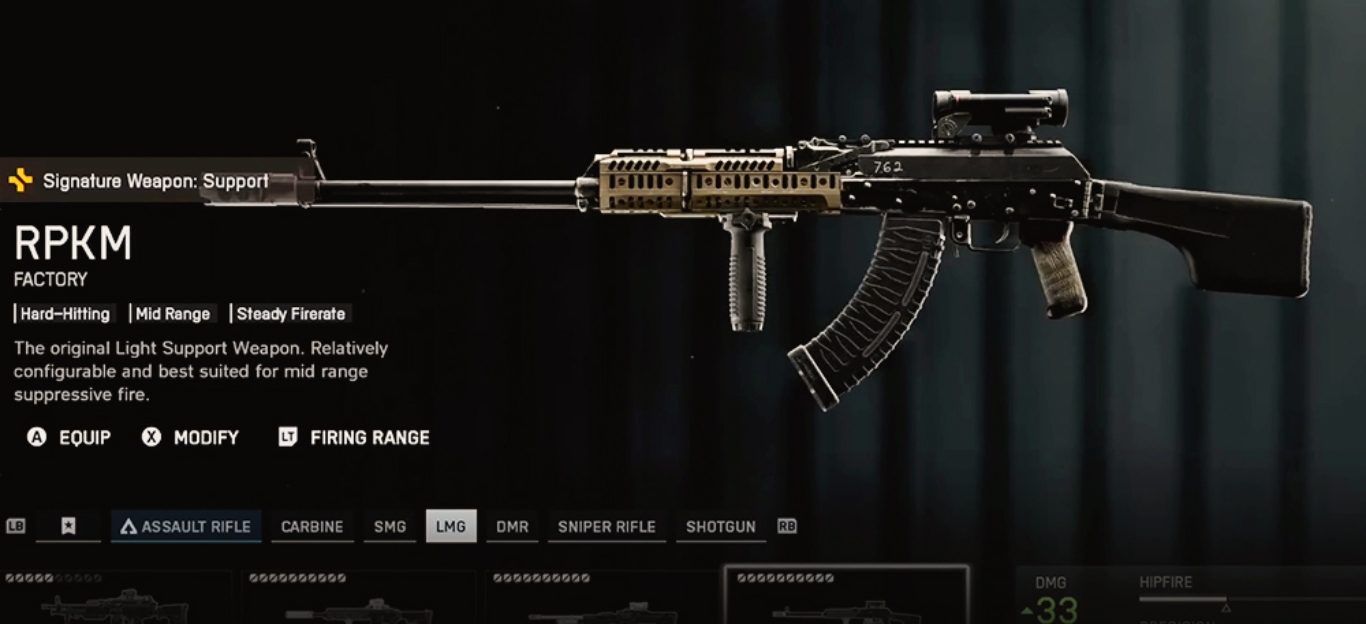Image resolution: width=1366 pixels, height=624 pixels.
Task: Modify the RPKM loadout
Action: (190, 438)
